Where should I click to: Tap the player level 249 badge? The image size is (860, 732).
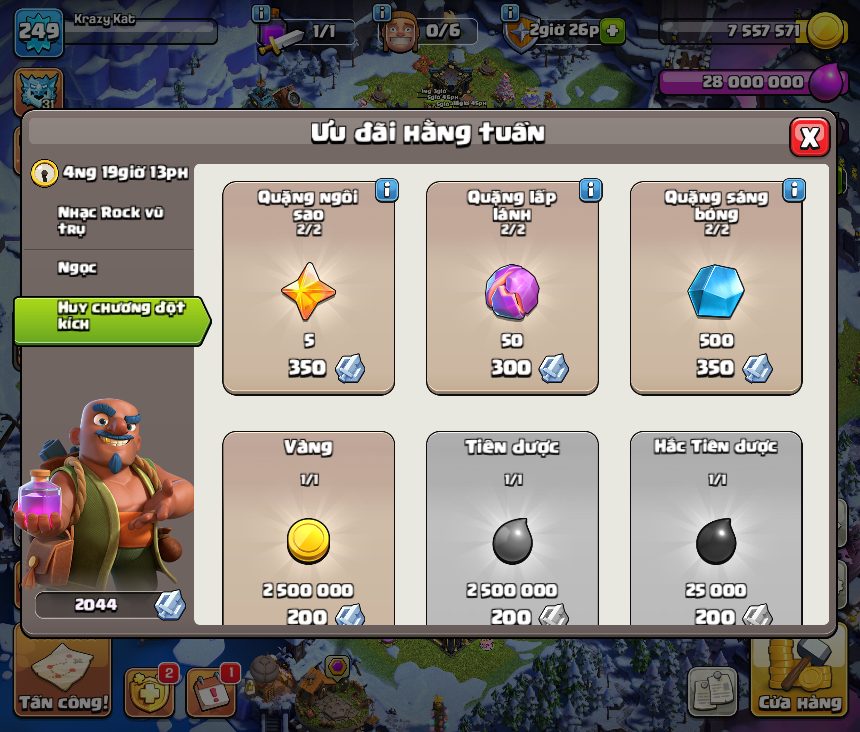(x=38, y=30)
